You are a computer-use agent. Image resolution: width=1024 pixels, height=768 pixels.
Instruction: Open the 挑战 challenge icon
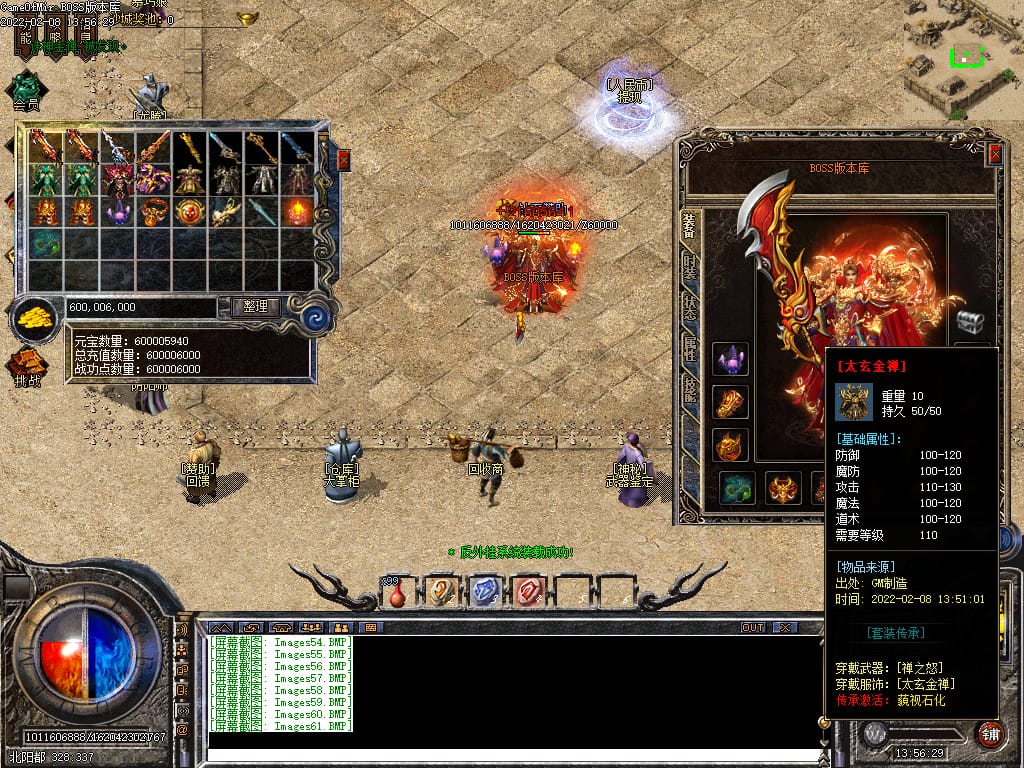[28, 366]
